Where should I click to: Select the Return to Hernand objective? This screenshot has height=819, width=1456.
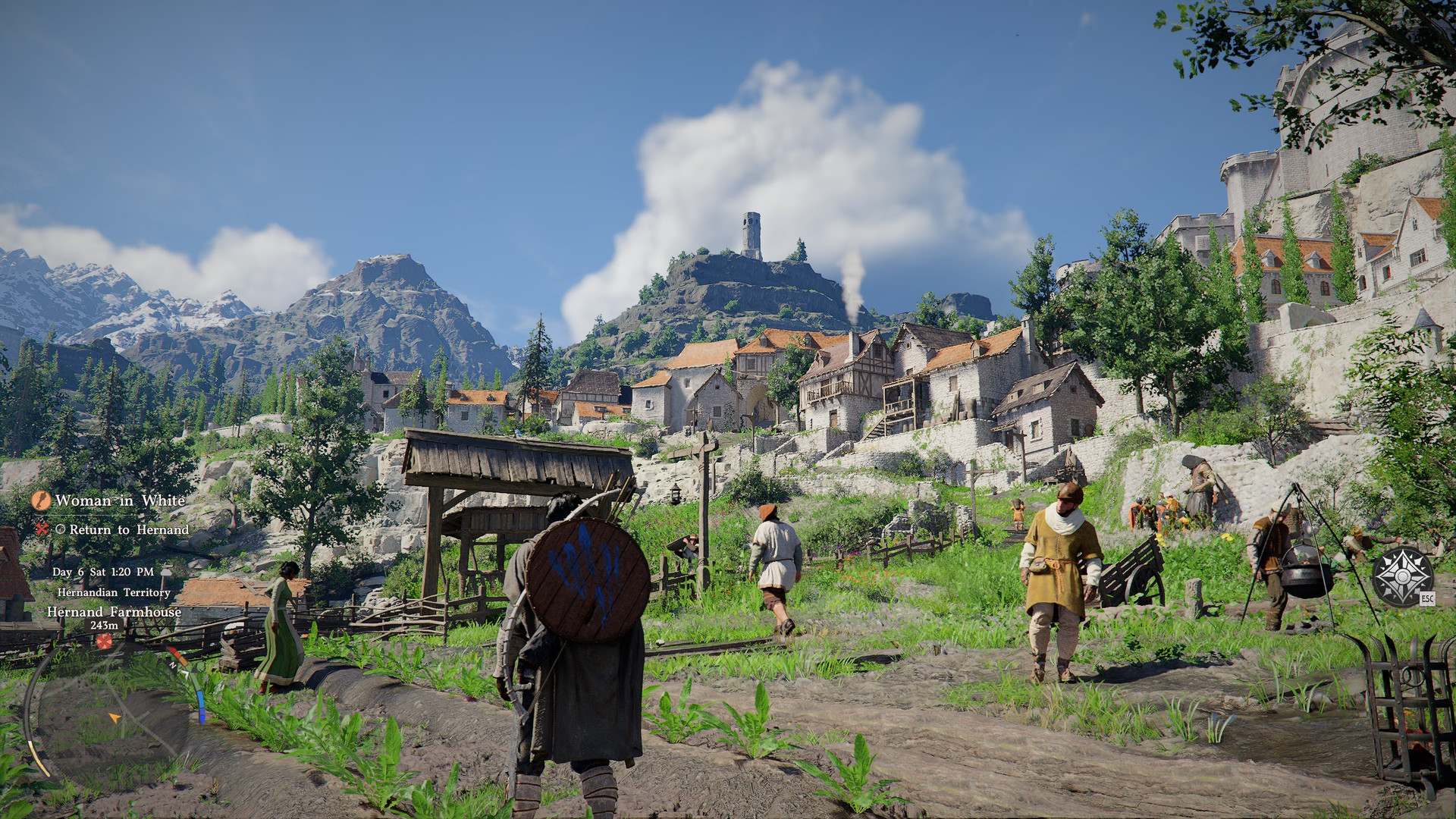click(129, 530)
